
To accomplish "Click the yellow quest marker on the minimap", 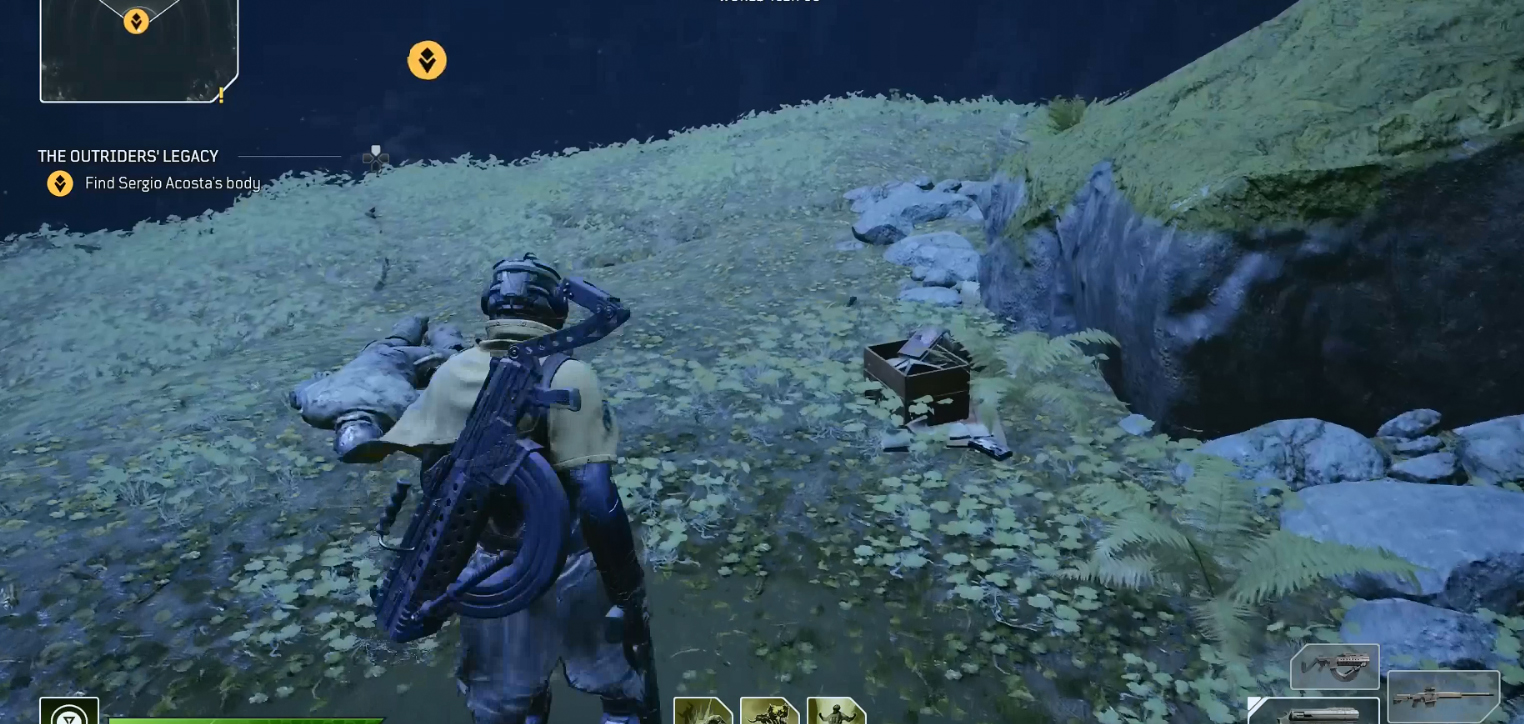I will pos(135,20).
